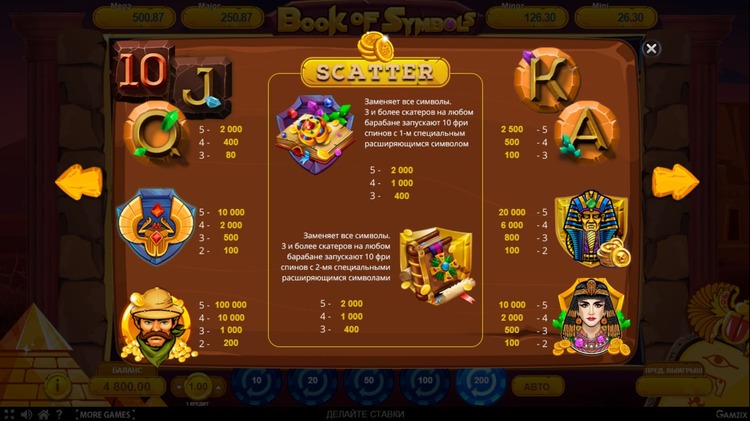Decrease the credit value of 1.00

(179, 386)
